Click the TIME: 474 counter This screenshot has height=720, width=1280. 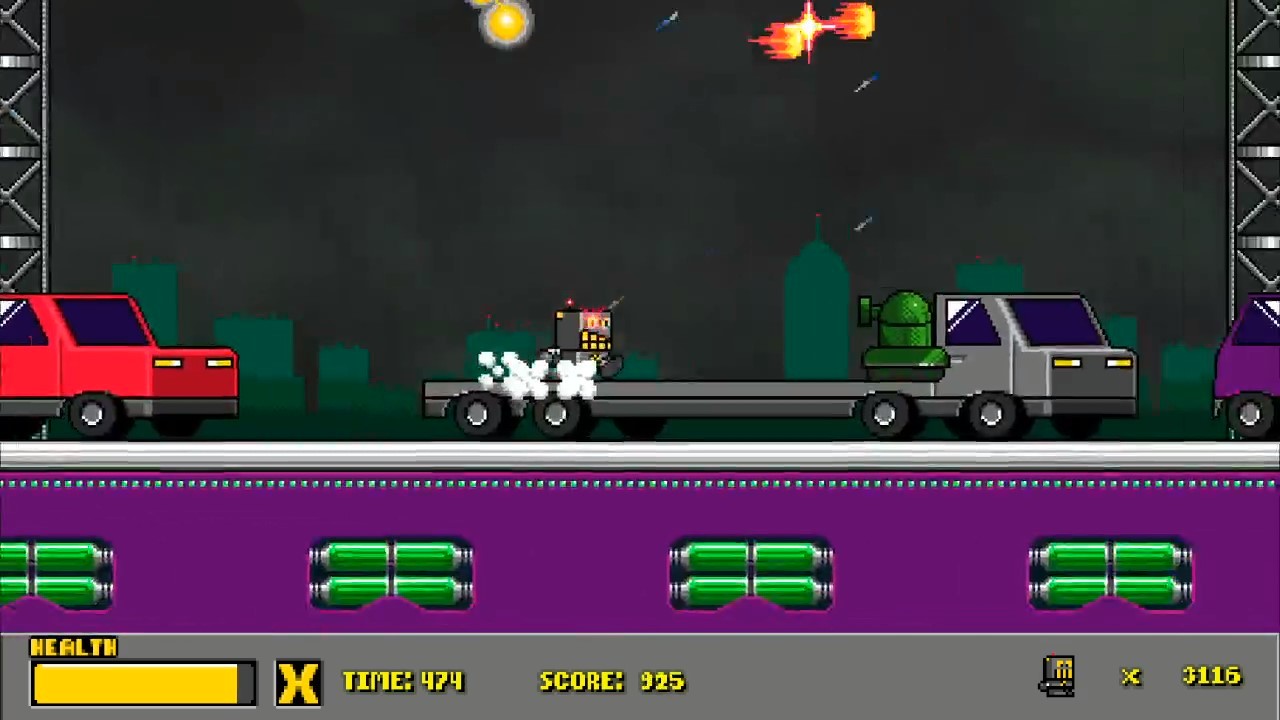click(x=402, y=681)
